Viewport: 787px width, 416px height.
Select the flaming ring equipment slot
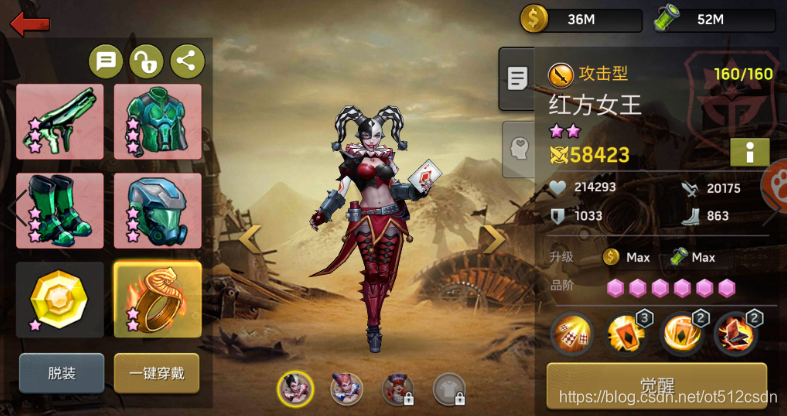[157, 299]
